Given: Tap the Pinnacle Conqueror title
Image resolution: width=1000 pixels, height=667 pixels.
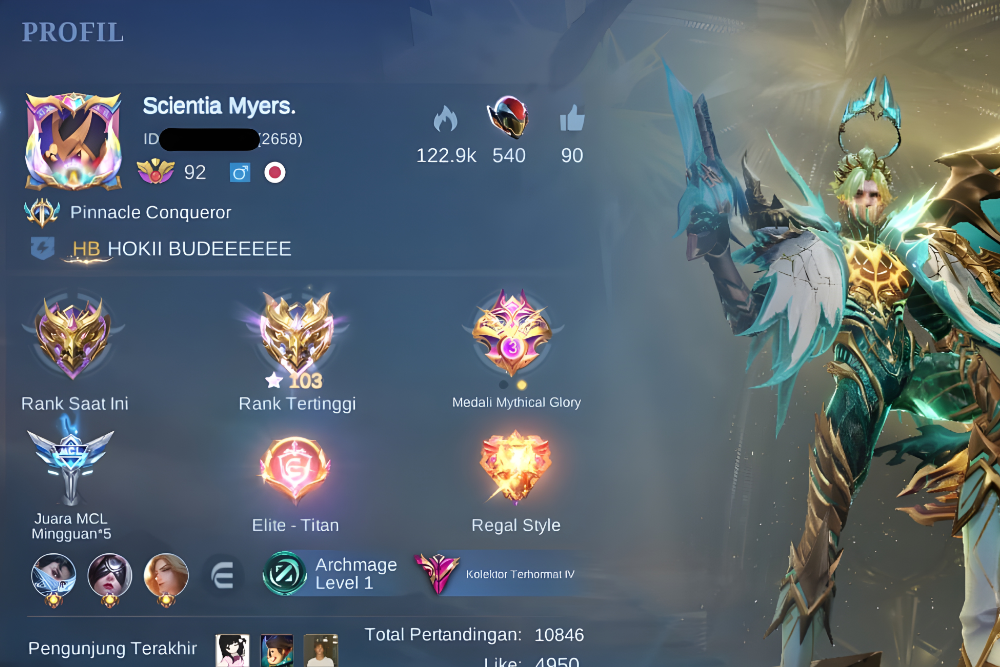Looking at the screenshot, I should click(150, 212).
